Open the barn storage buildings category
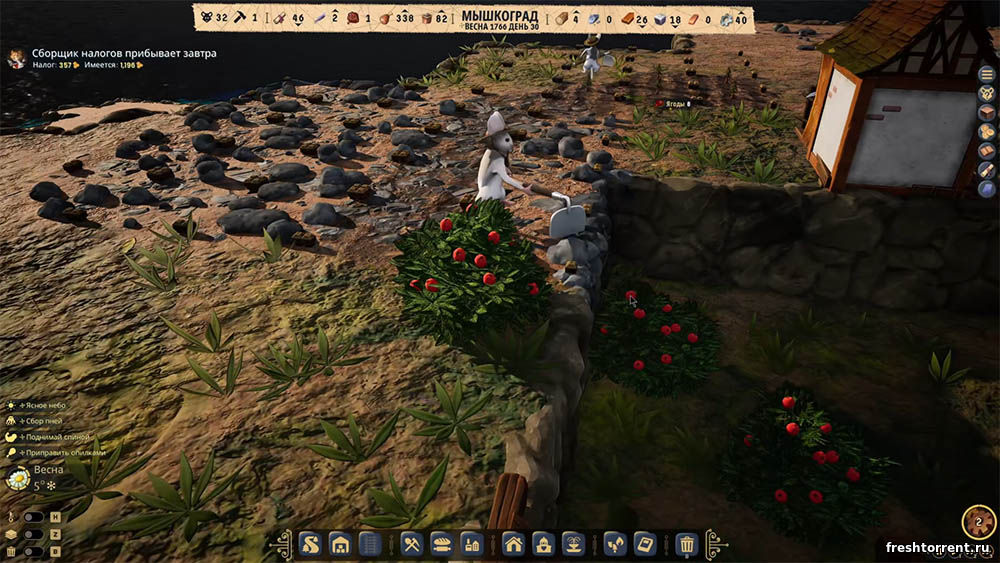Image resolution: width=1000 pixels, height=563 pixels. (x=339, y=545)
